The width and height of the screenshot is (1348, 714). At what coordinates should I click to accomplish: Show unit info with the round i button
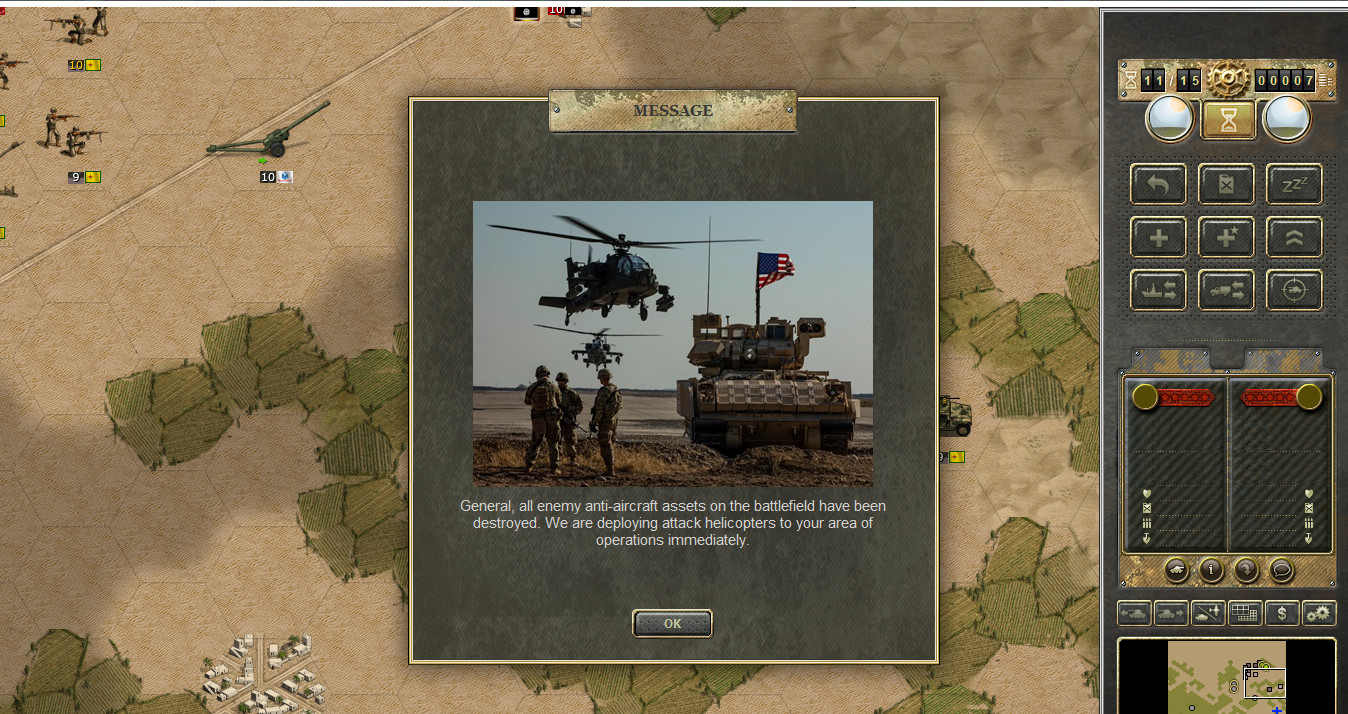click(1212, 570)
